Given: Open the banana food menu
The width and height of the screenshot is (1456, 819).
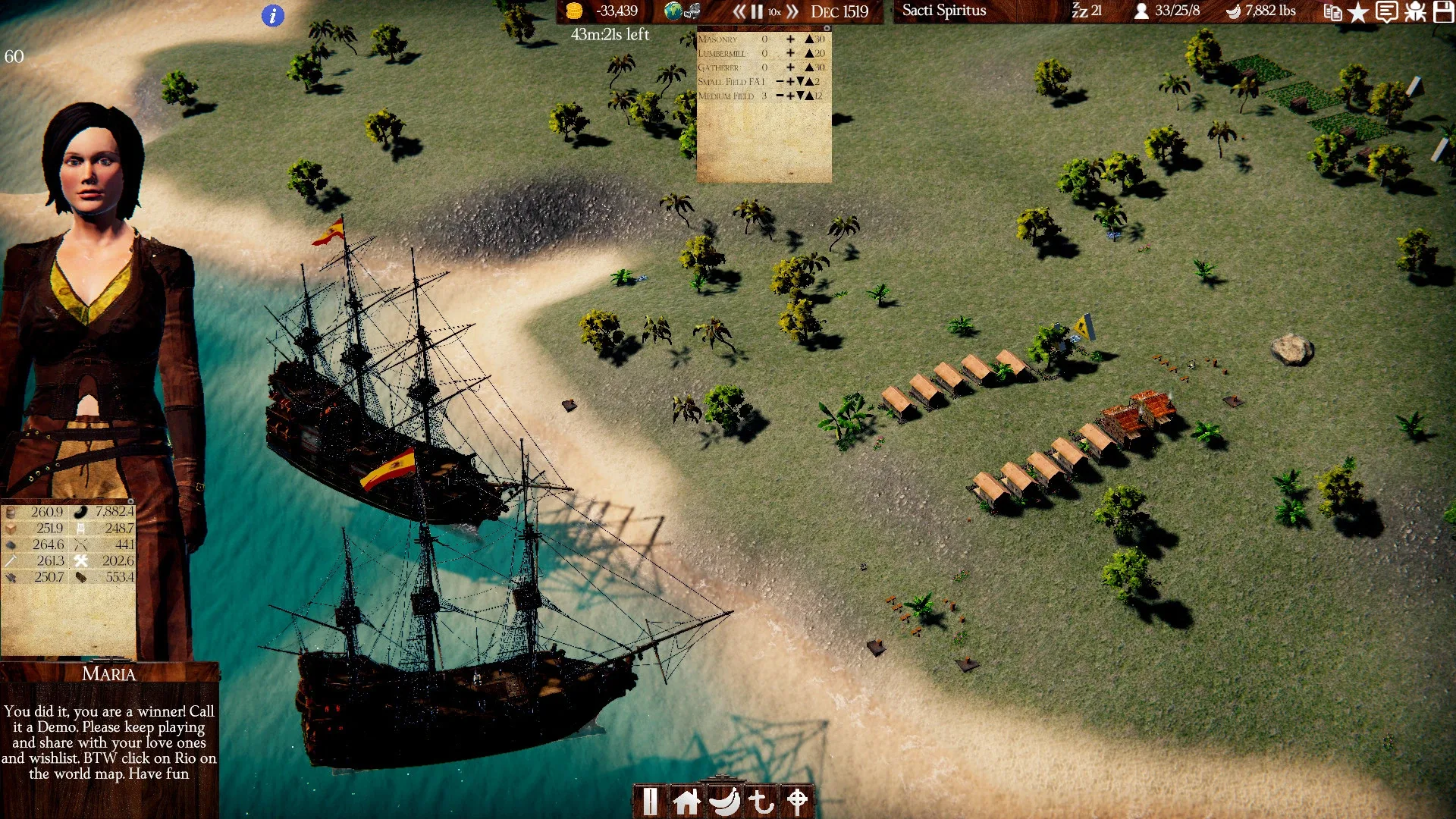Looking at the screenshot, I should pyautogui.click(x=724, y=801).
